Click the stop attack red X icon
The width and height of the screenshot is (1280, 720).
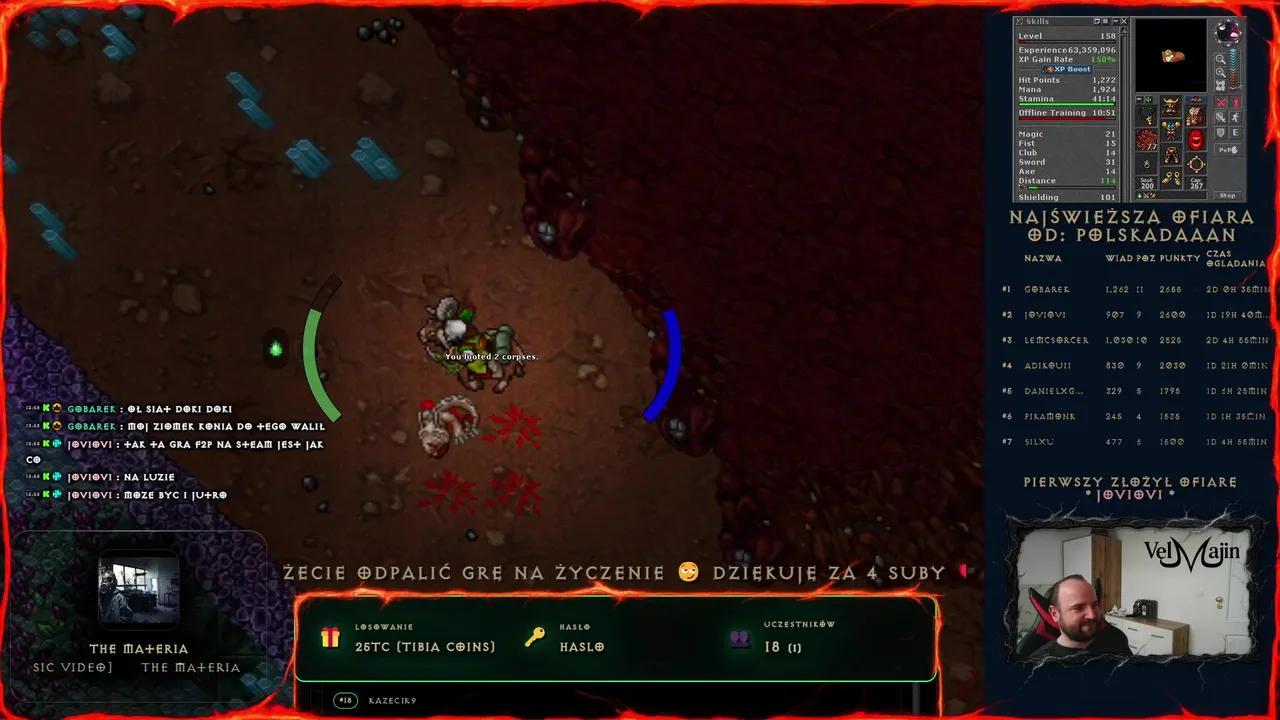click(x=1220, y=101)
